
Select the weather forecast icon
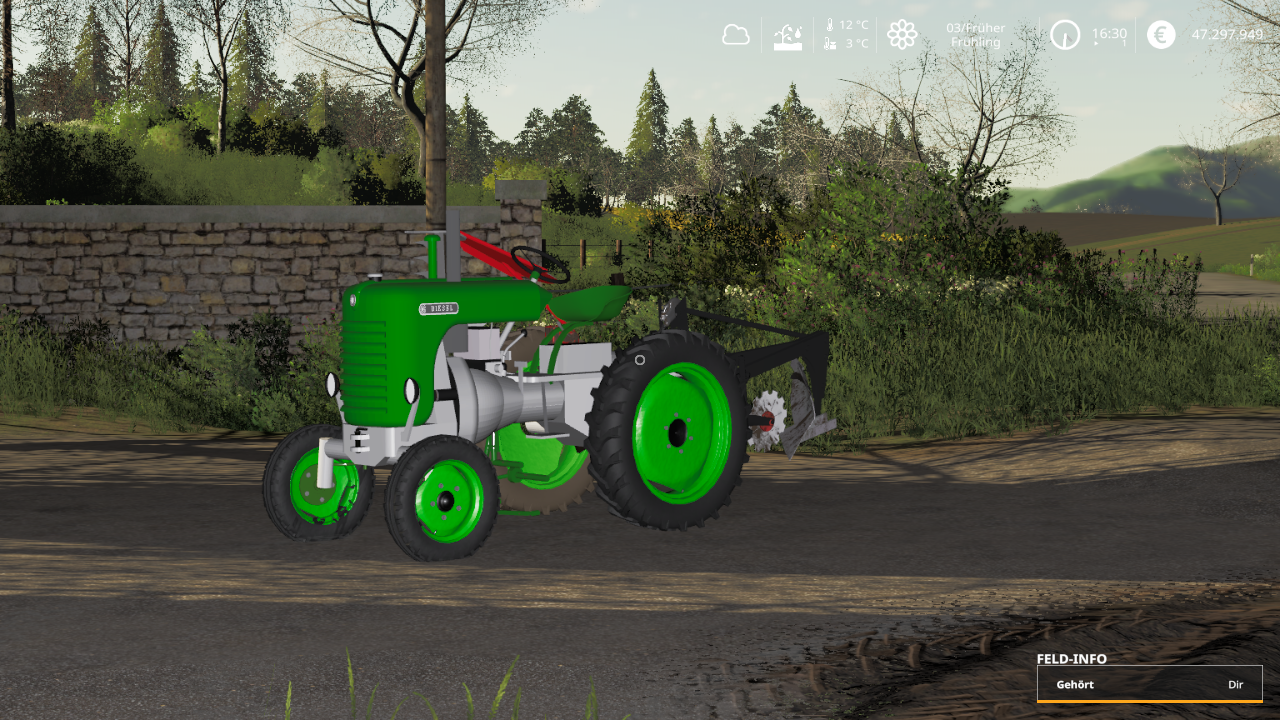788,36
